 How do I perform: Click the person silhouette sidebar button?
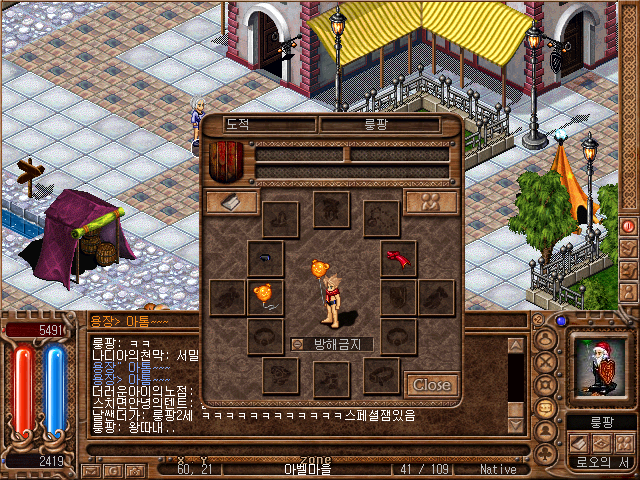point(629,293)
